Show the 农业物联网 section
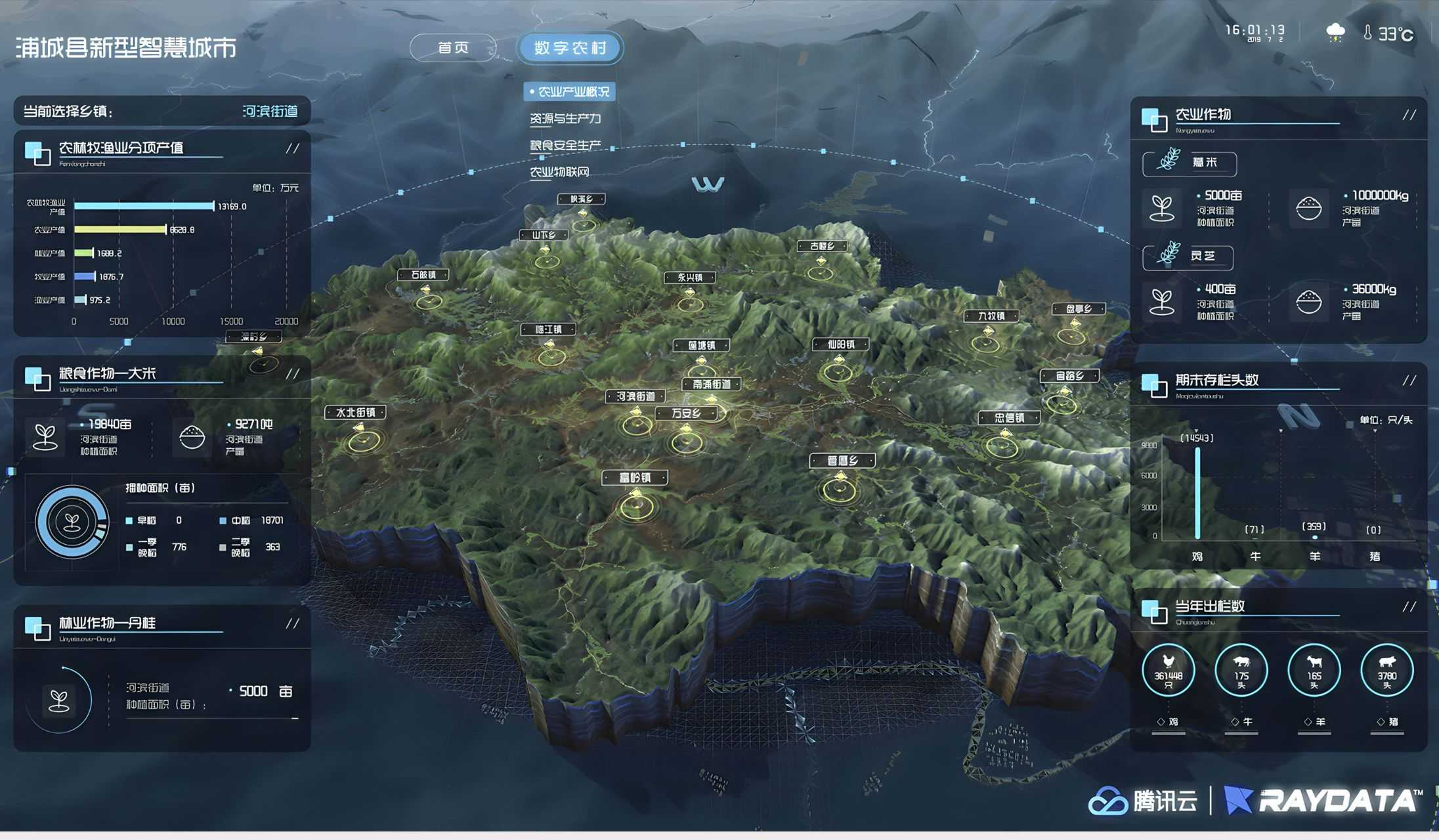The width and height of the screenshot is (1439, 840). coord(559,172)
